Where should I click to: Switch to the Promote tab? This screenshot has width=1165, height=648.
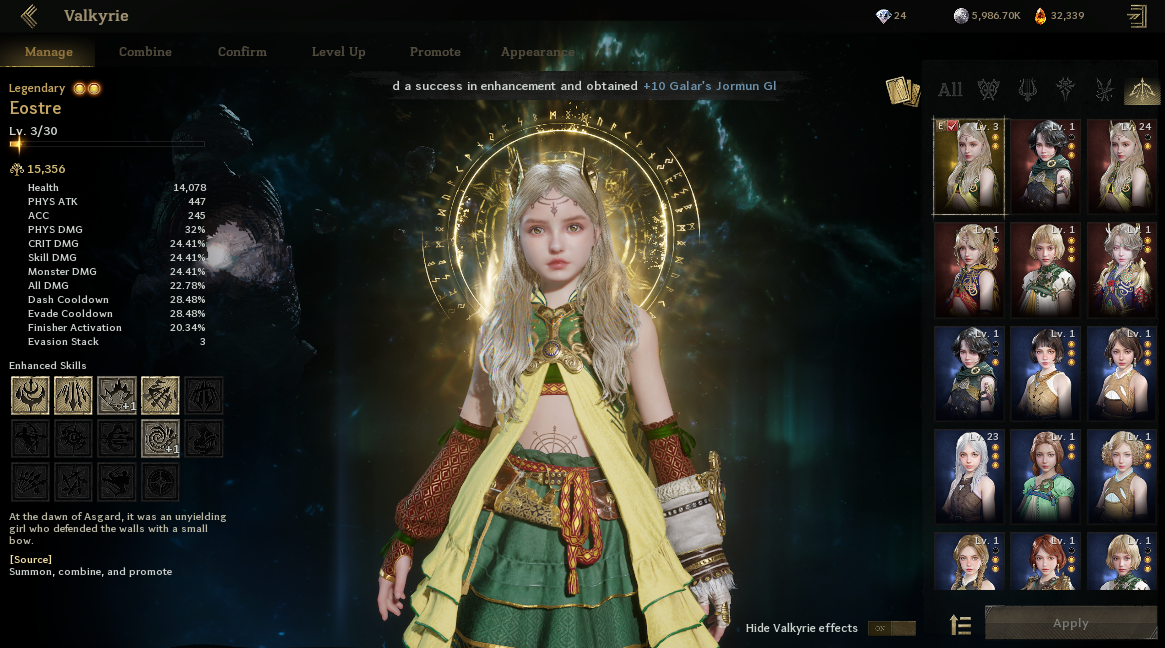click(x=435, y=52)
